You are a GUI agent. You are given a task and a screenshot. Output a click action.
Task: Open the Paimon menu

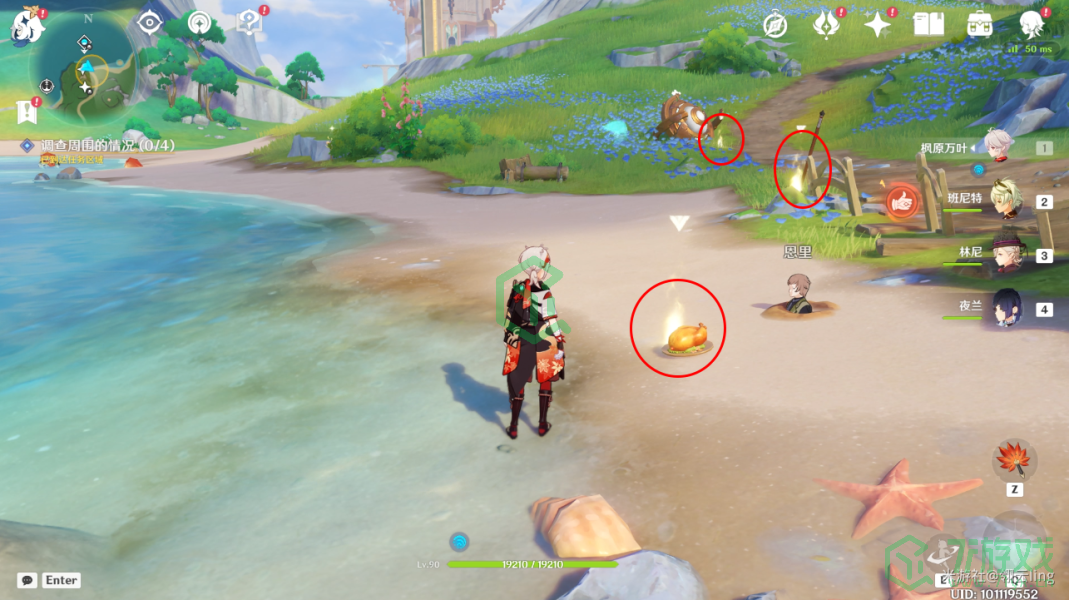25,24
